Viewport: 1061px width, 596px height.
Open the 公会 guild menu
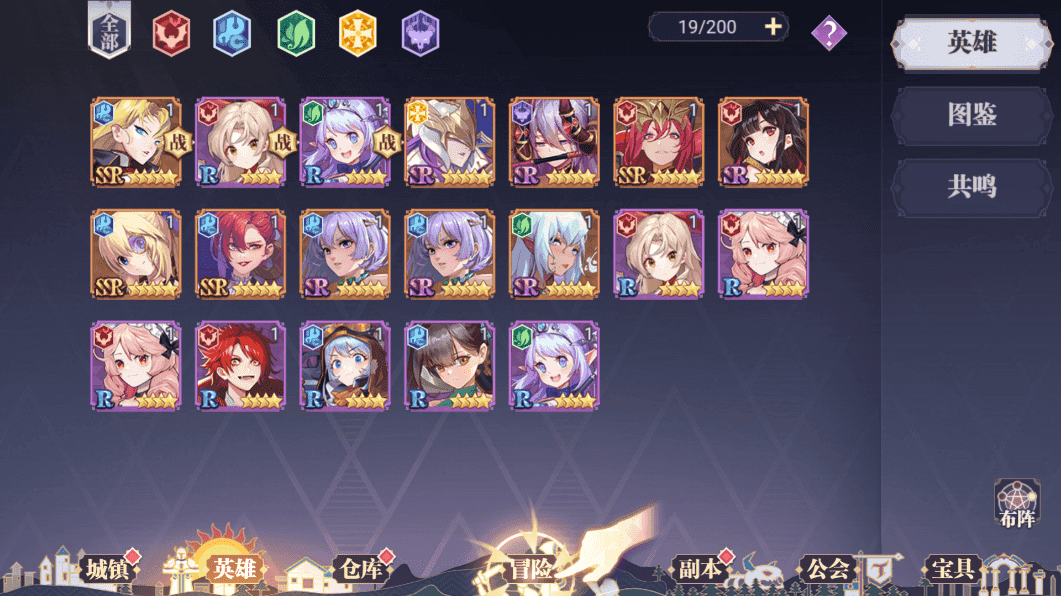828,569
